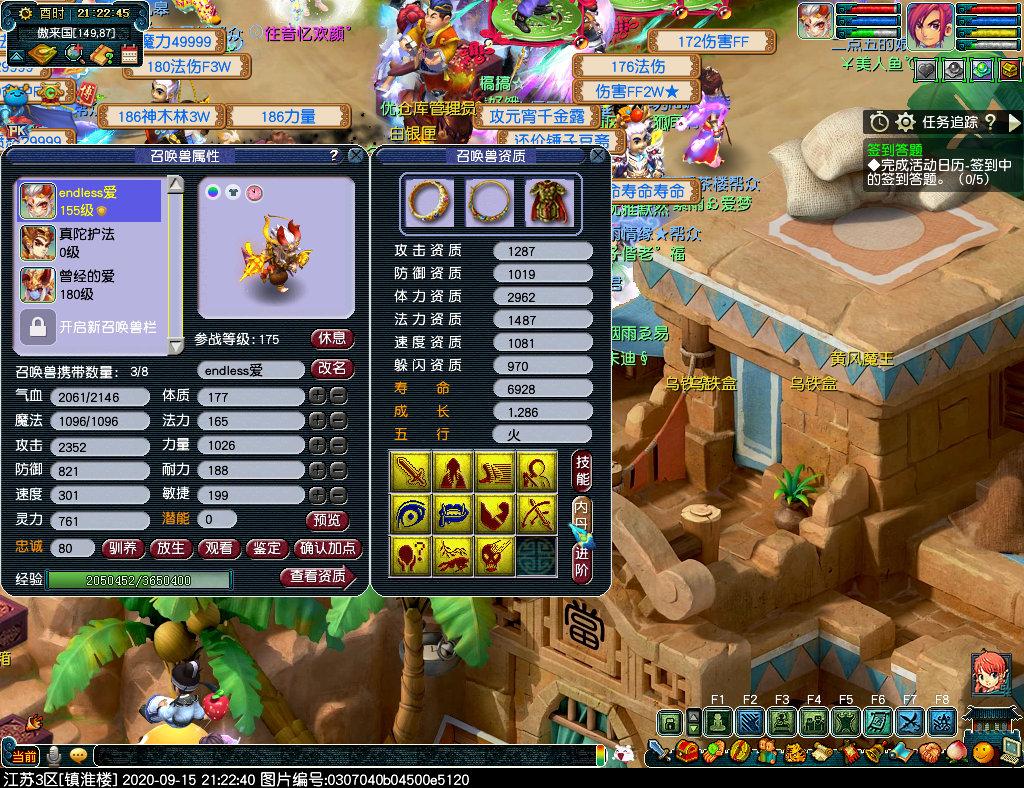Switch to the 内丹 tab

pos(583,516)
